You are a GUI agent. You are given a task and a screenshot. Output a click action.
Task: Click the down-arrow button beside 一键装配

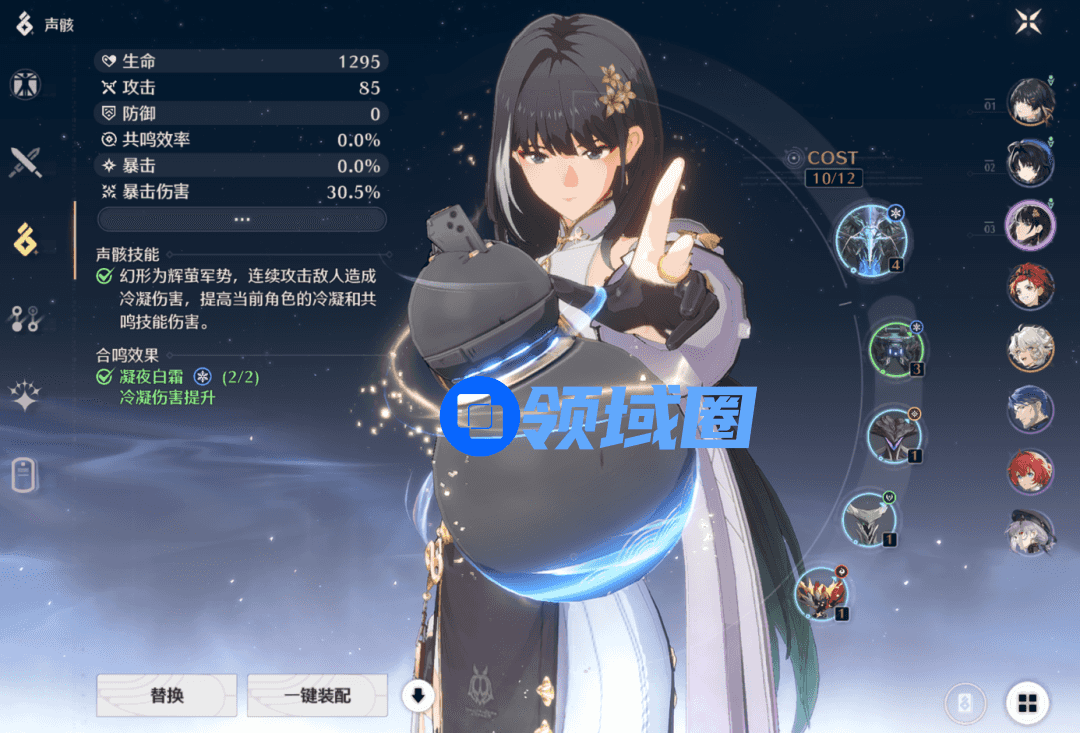point(418,696)
